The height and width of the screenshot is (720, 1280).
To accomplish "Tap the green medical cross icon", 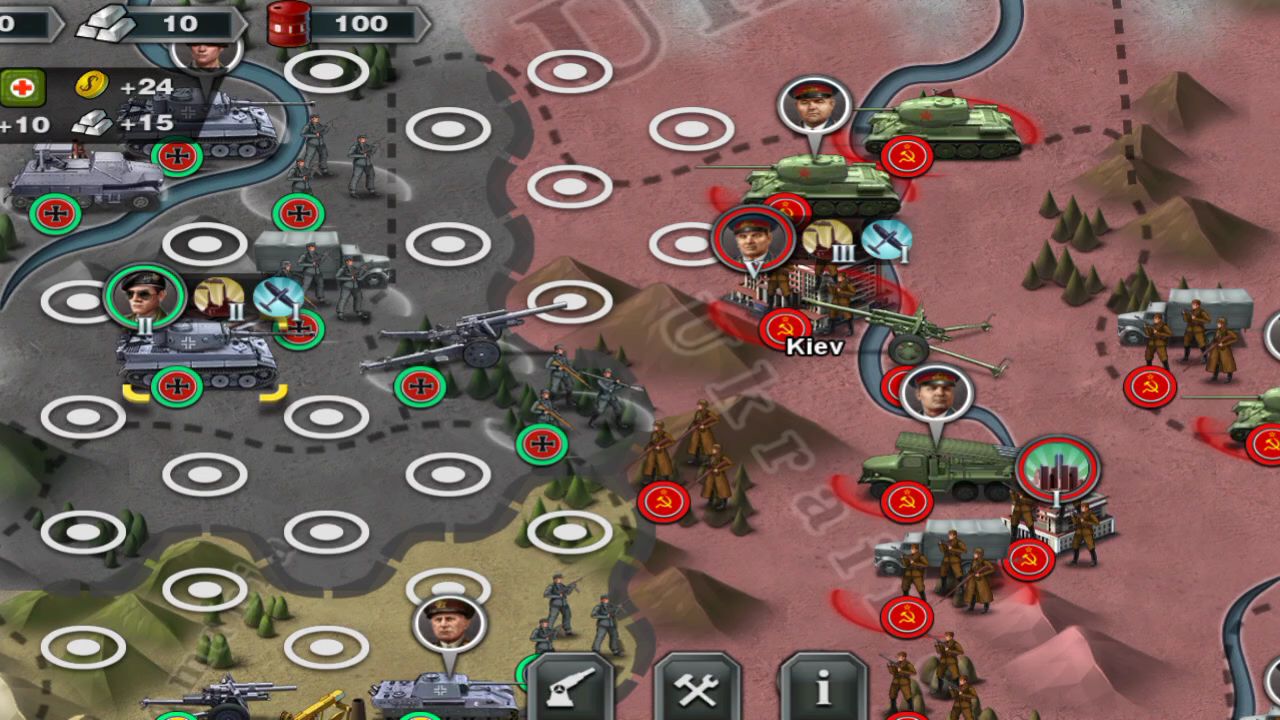I will tap(22, 88).
